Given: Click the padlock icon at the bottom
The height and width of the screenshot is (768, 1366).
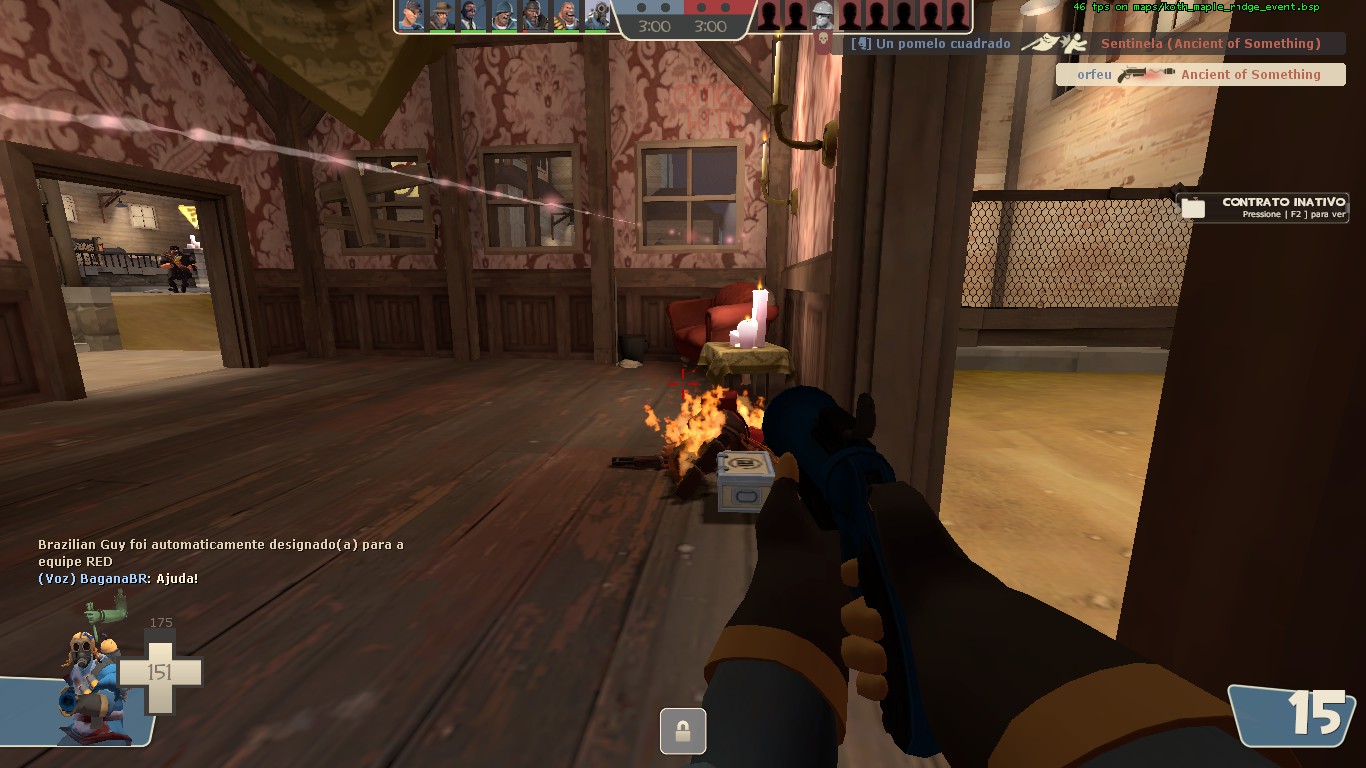Looking at the screenshot, I should tap(683, 731).
